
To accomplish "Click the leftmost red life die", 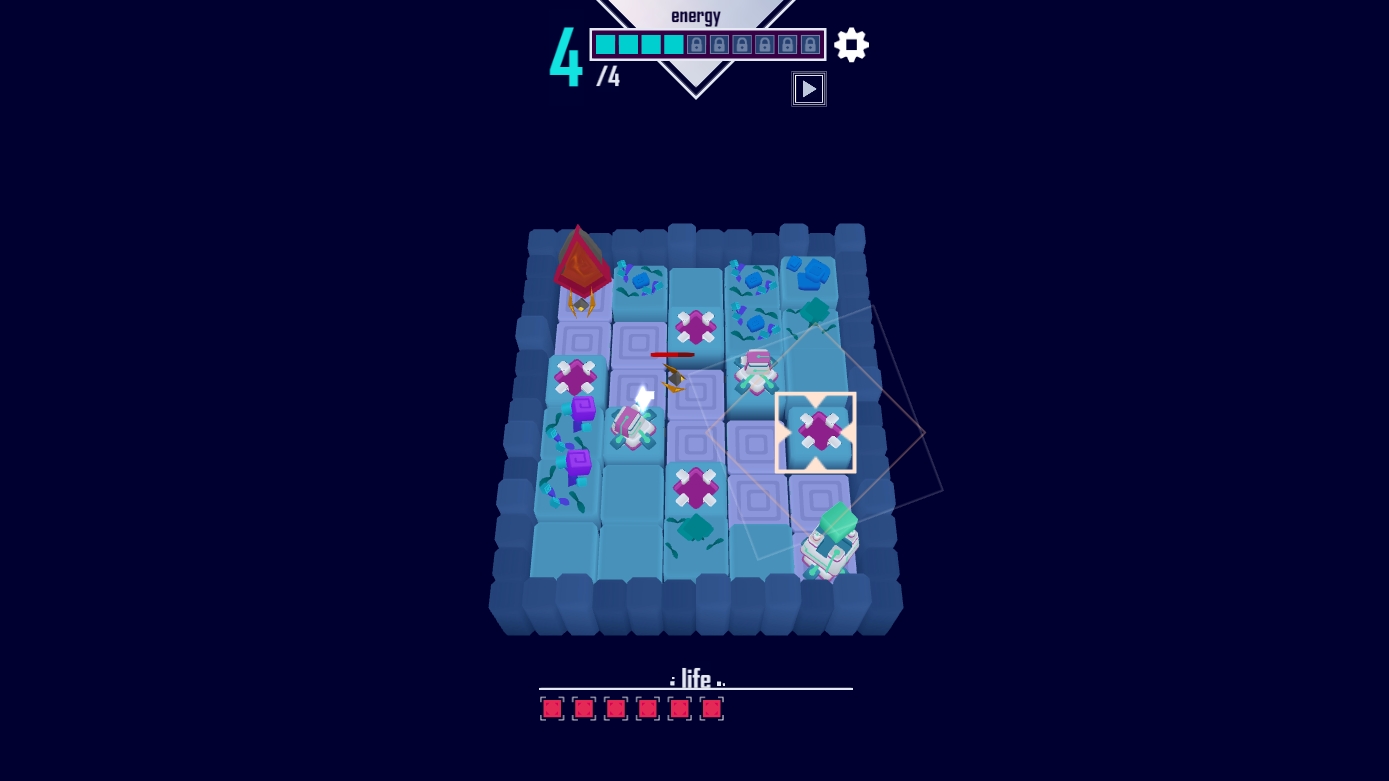I will (552, 708).
